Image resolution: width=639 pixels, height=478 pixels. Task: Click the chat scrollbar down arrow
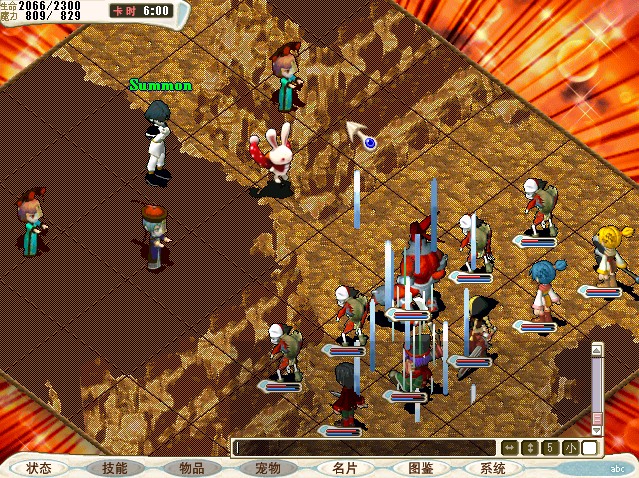pos(597,429)
